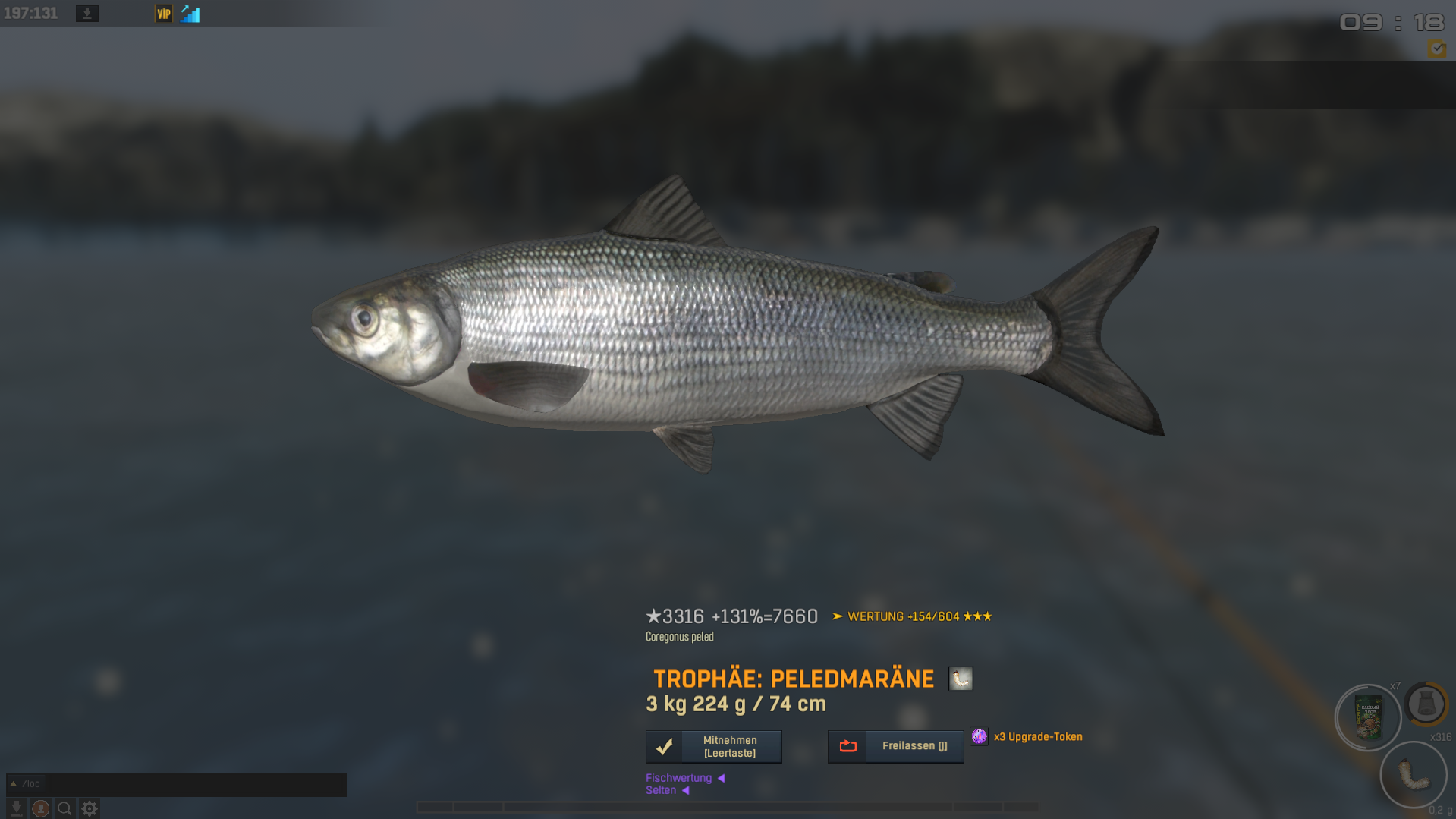Click the blue rising bar-chart icon

click(190, 14)
